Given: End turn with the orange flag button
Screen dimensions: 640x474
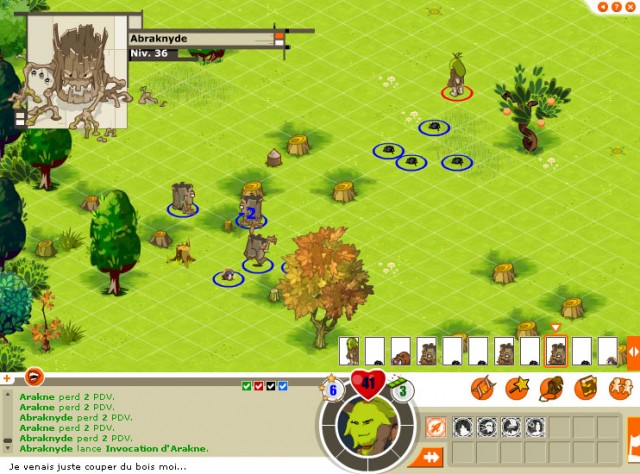Looking at the screenshot, I should pyautogui.click(x=633, y=442).
